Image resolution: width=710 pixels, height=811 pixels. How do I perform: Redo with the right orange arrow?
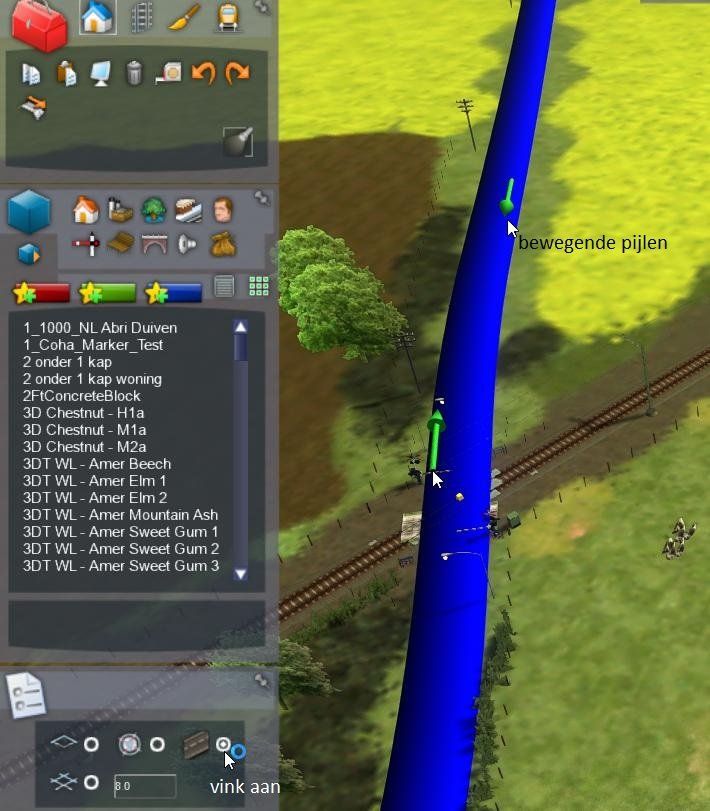[237, 73]
